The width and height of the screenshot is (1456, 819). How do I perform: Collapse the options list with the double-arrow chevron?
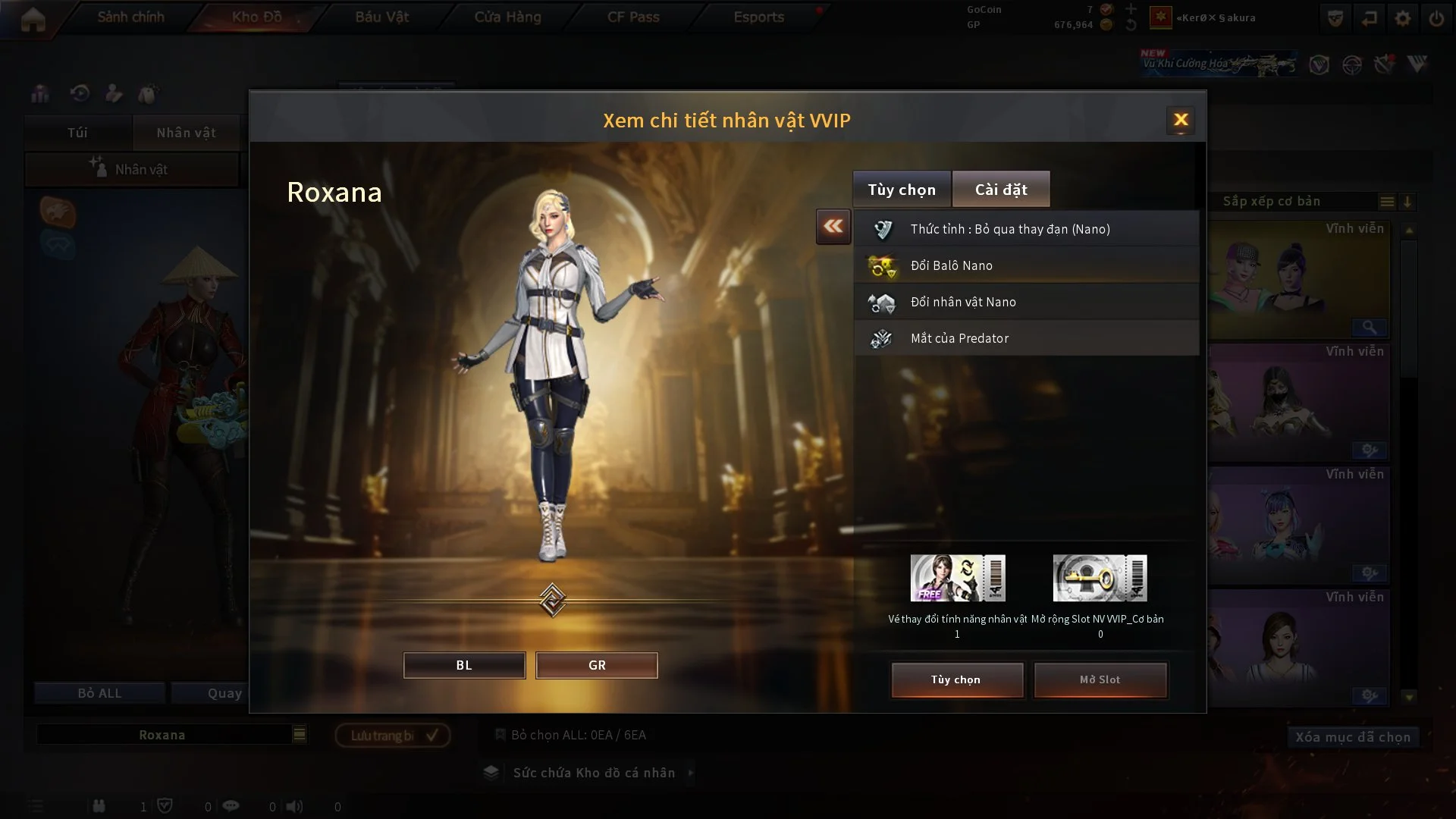[x=833, y=227]
